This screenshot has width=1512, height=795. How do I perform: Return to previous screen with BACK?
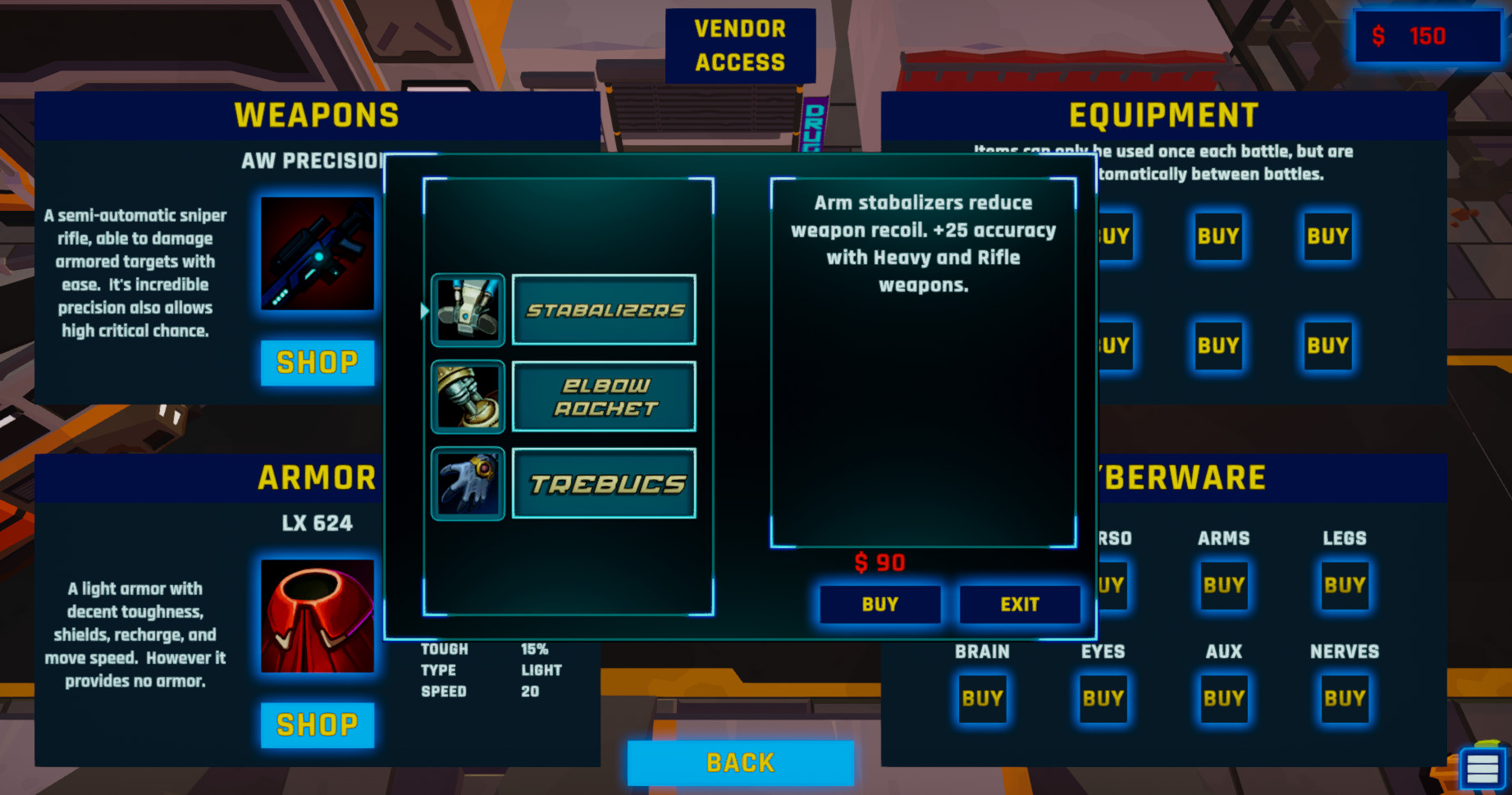pos(739,762)
